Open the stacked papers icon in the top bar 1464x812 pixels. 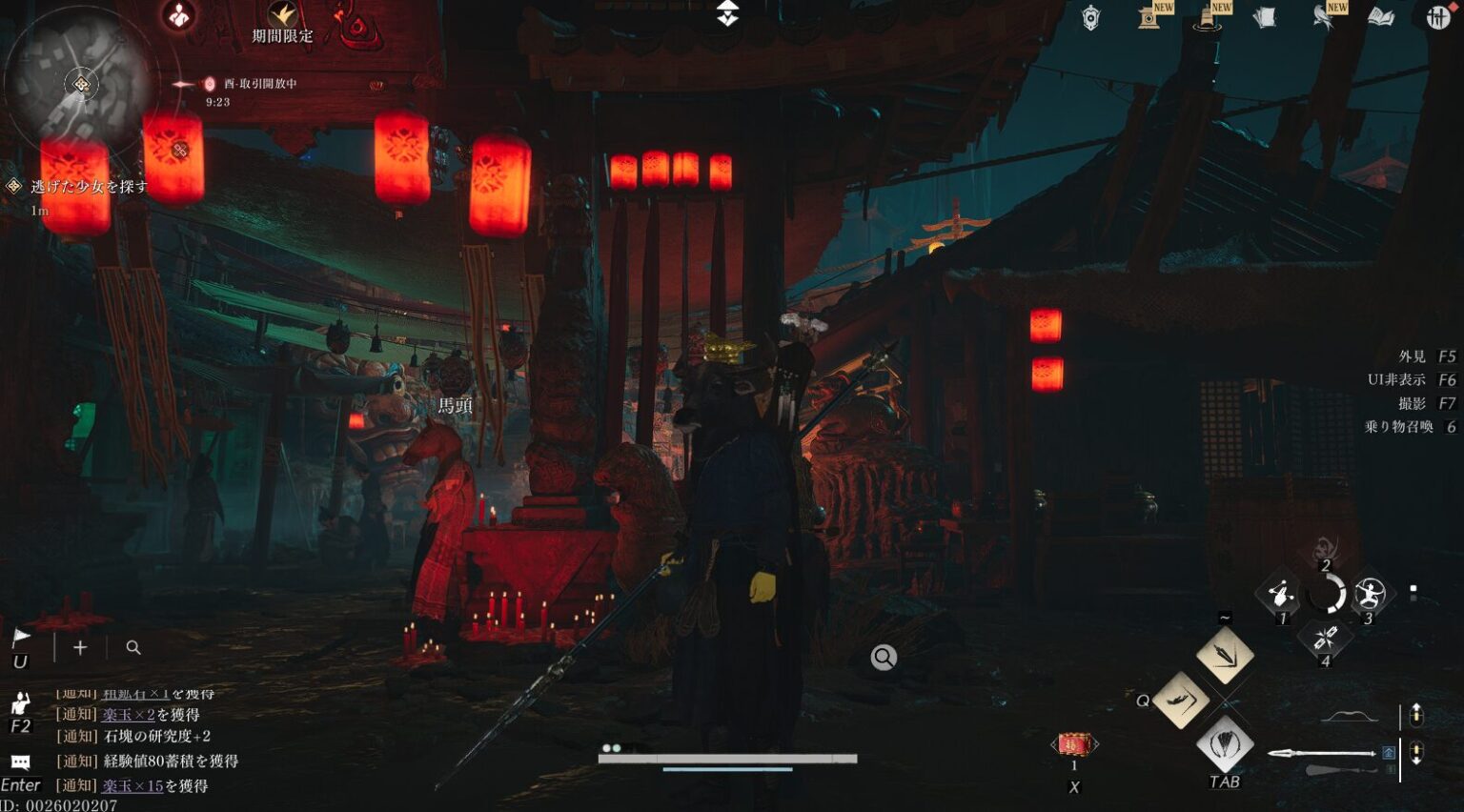click(1265, 17)
